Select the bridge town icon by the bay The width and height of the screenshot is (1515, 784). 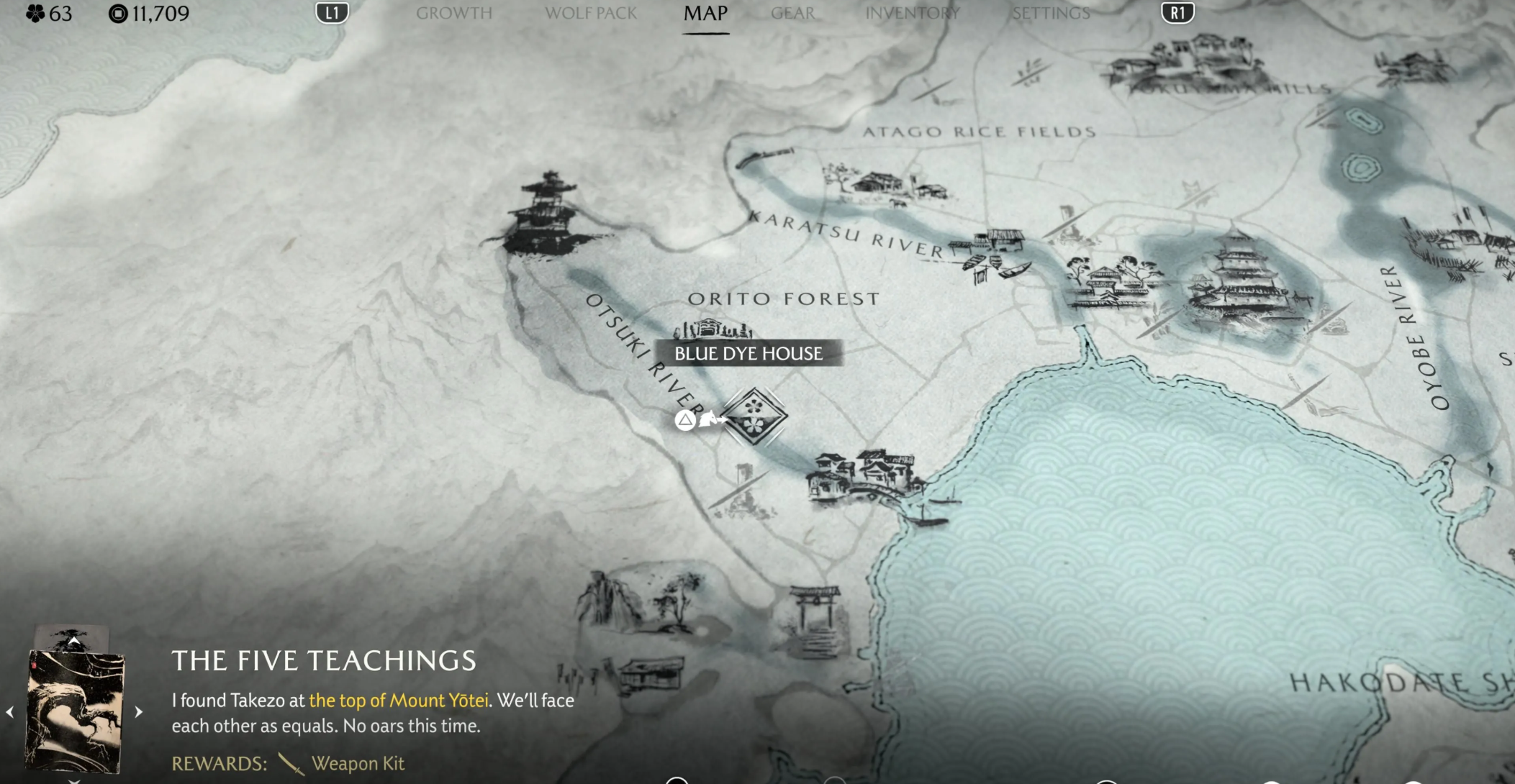coord(864,478)
